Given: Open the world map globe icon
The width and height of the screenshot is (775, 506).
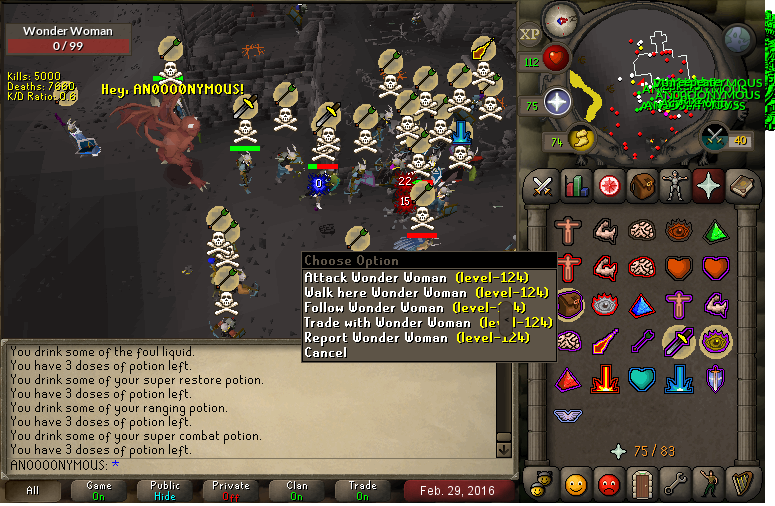Looking at the screenshot, I should tap(738, 39).
